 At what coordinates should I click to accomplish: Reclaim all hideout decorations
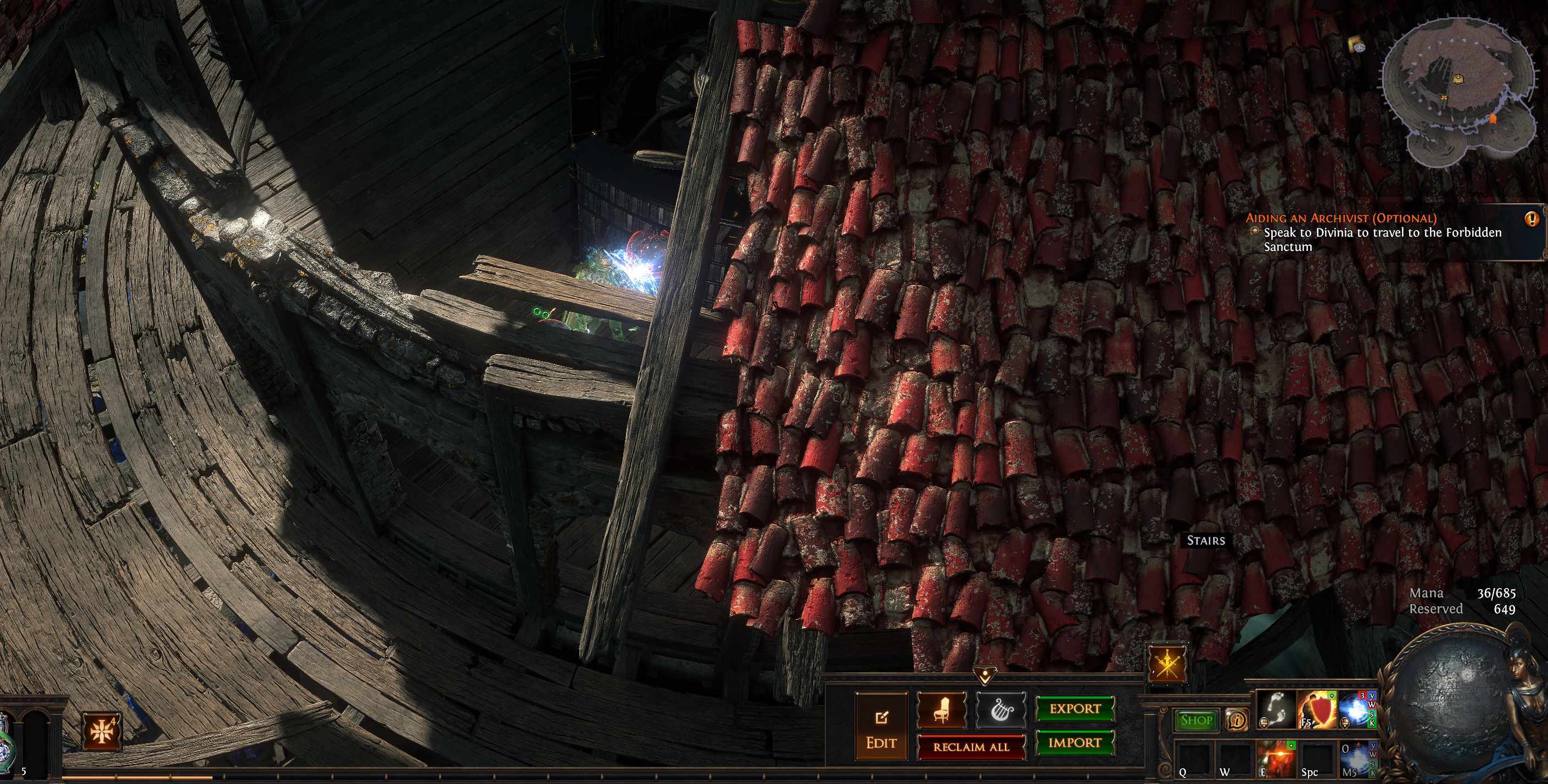970,747
